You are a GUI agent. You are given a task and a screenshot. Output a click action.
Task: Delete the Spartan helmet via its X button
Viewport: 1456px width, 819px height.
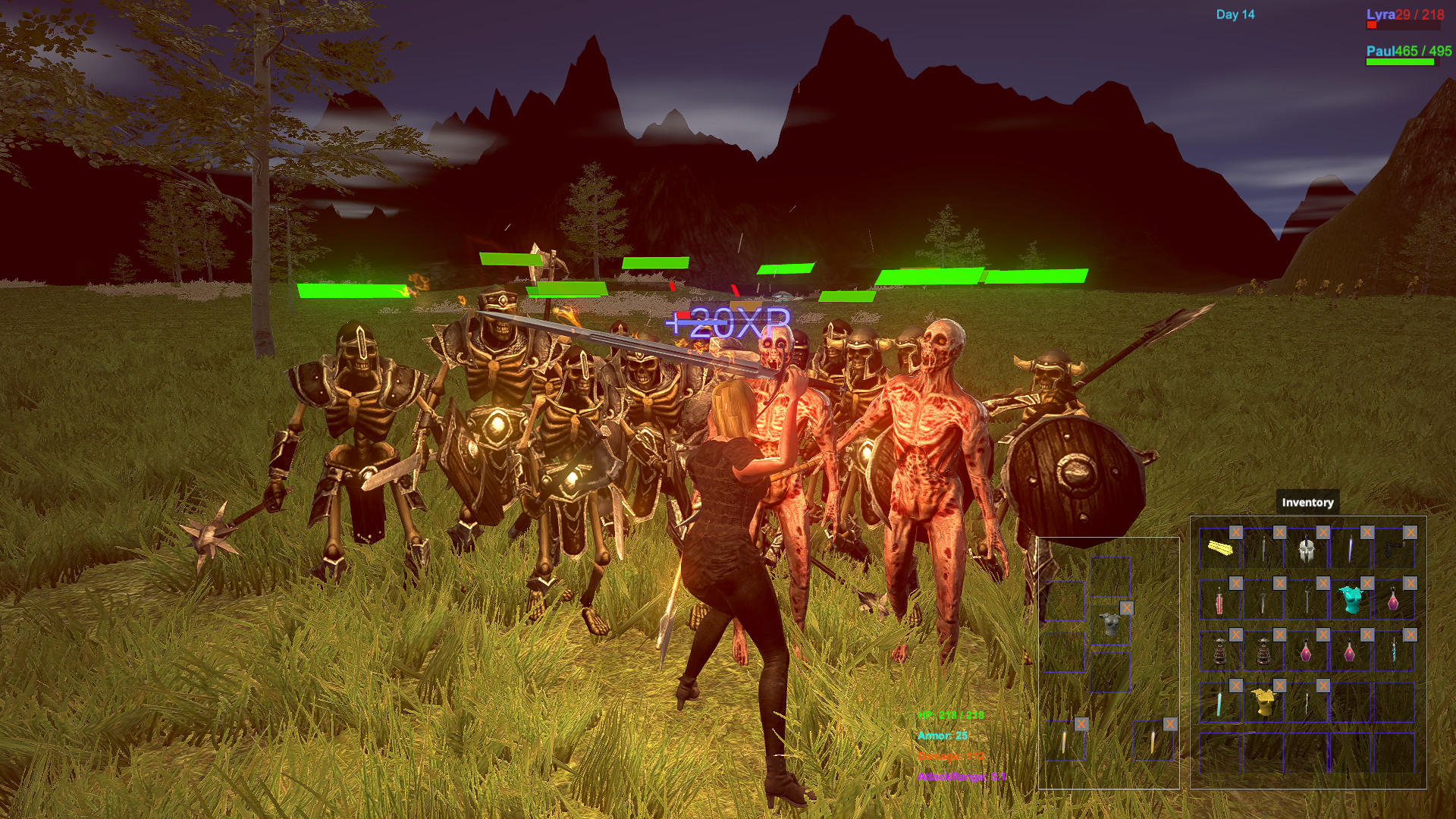(1323, 532)
